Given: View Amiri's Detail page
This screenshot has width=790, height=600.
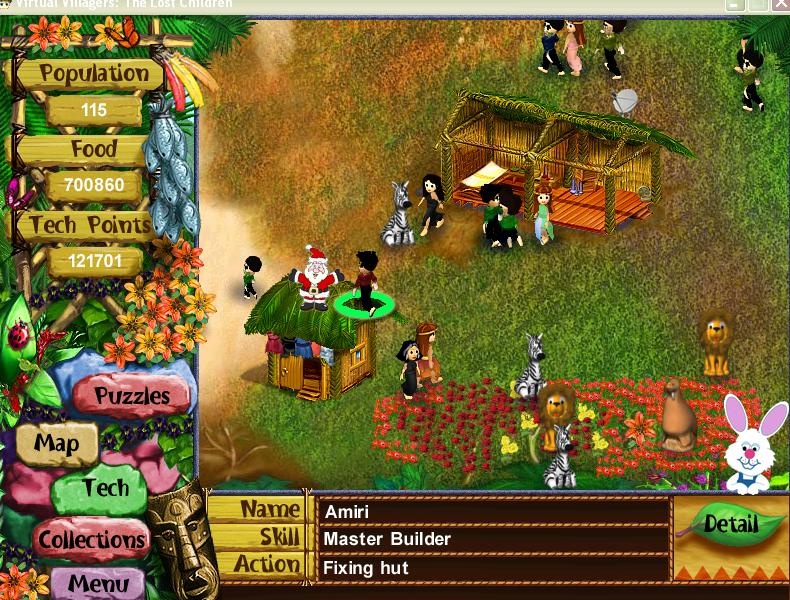Looking at the screenshot, I should point(730,526).
